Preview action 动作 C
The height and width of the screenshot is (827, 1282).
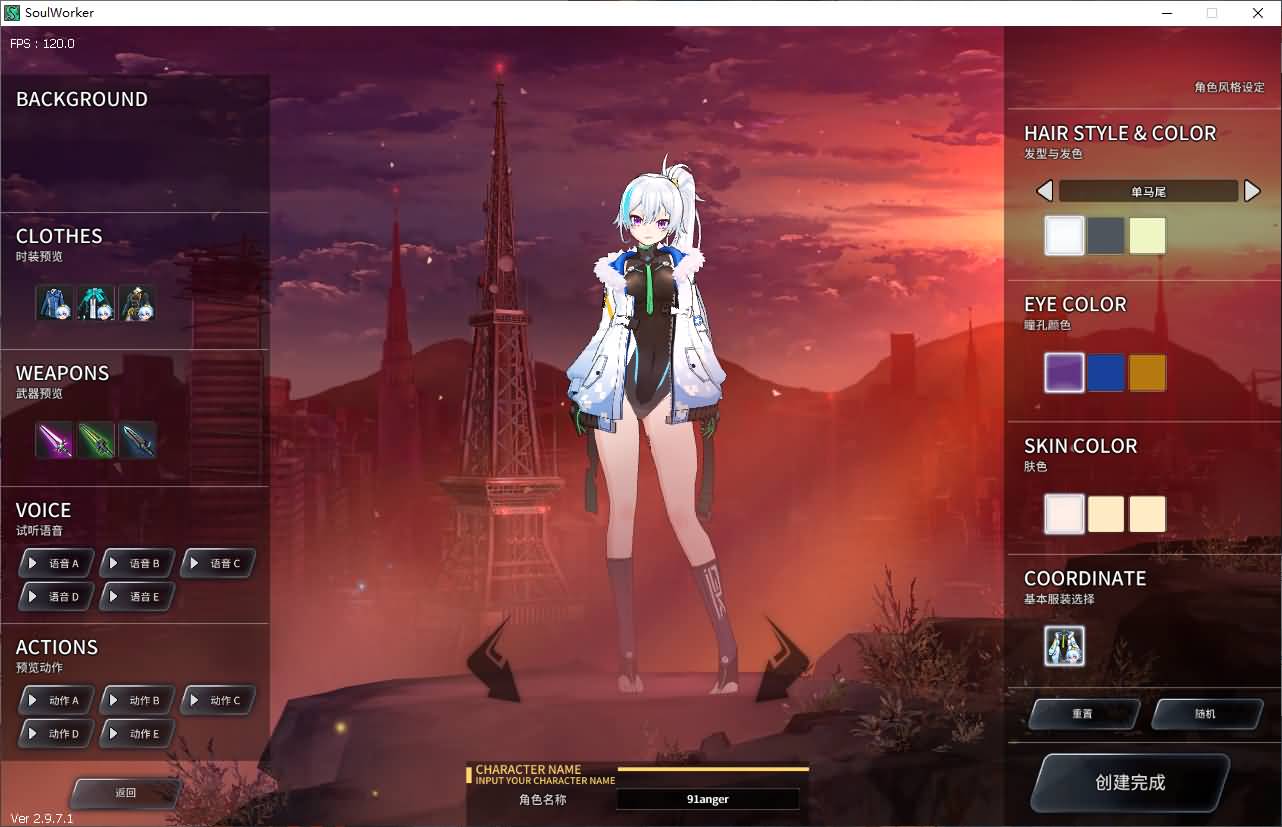[x=217, y=699]
